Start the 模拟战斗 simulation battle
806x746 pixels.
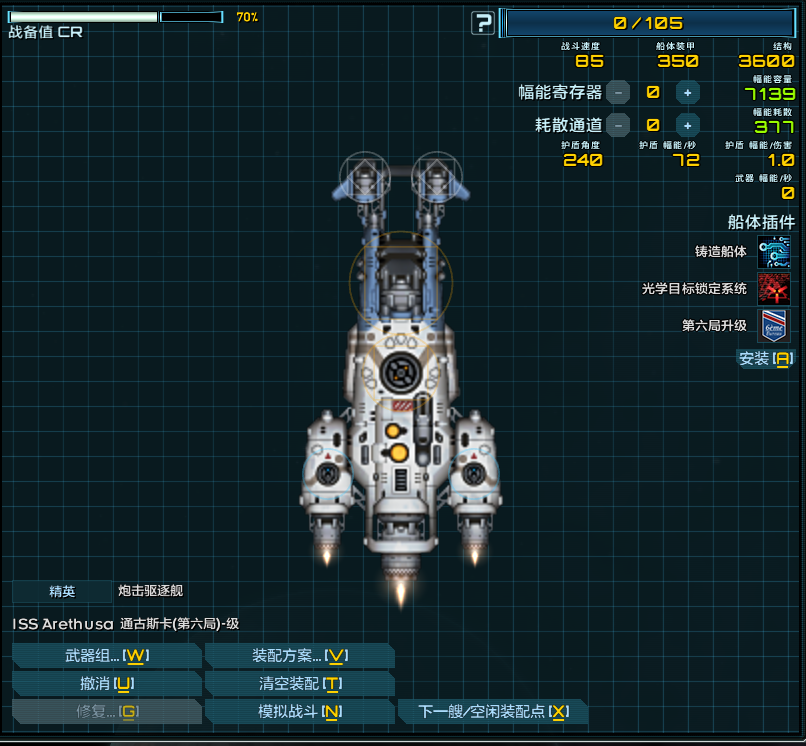(299, 712)
